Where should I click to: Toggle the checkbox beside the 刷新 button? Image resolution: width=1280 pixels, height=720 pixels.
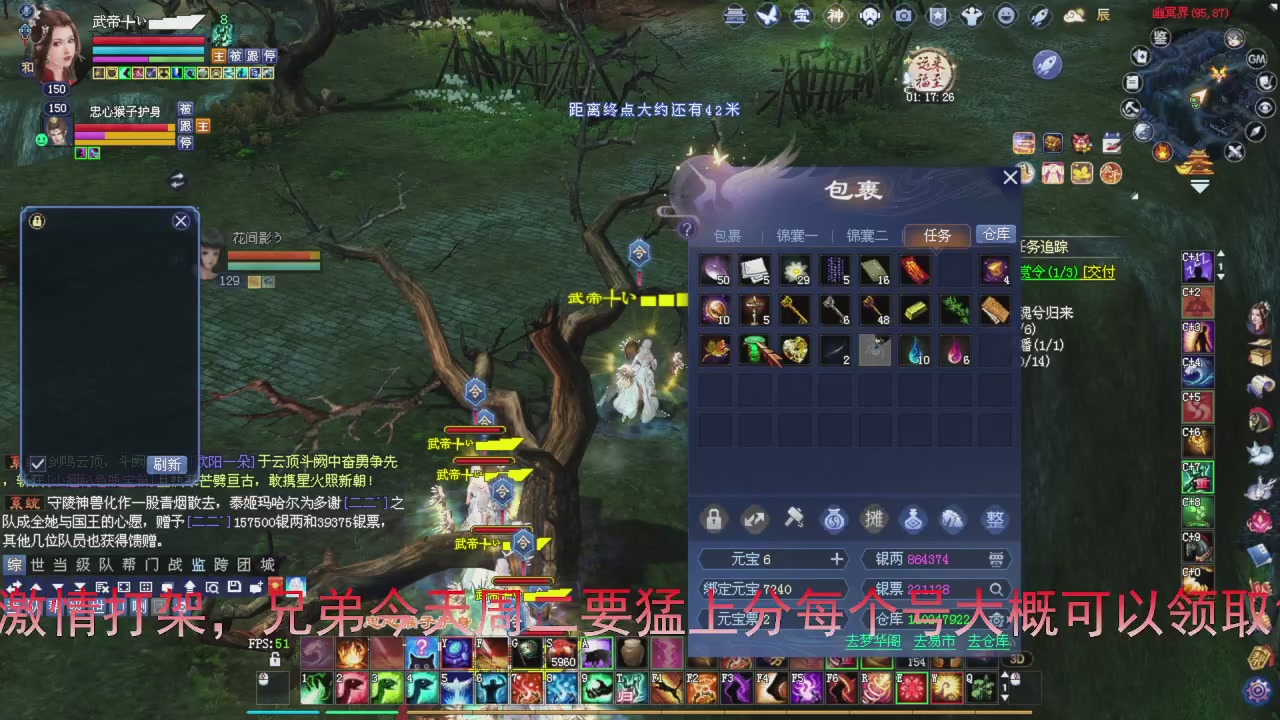(x=38, y=463)
